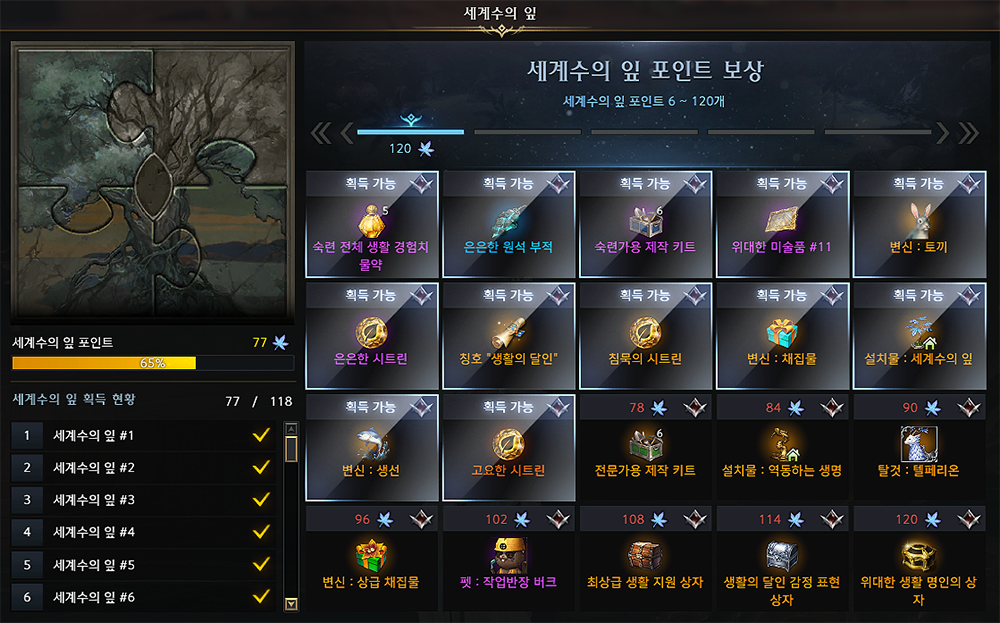Claim the 고요한 시트린 reward
This screenshot has width=1000, height=623.
(x=508, y=449)
